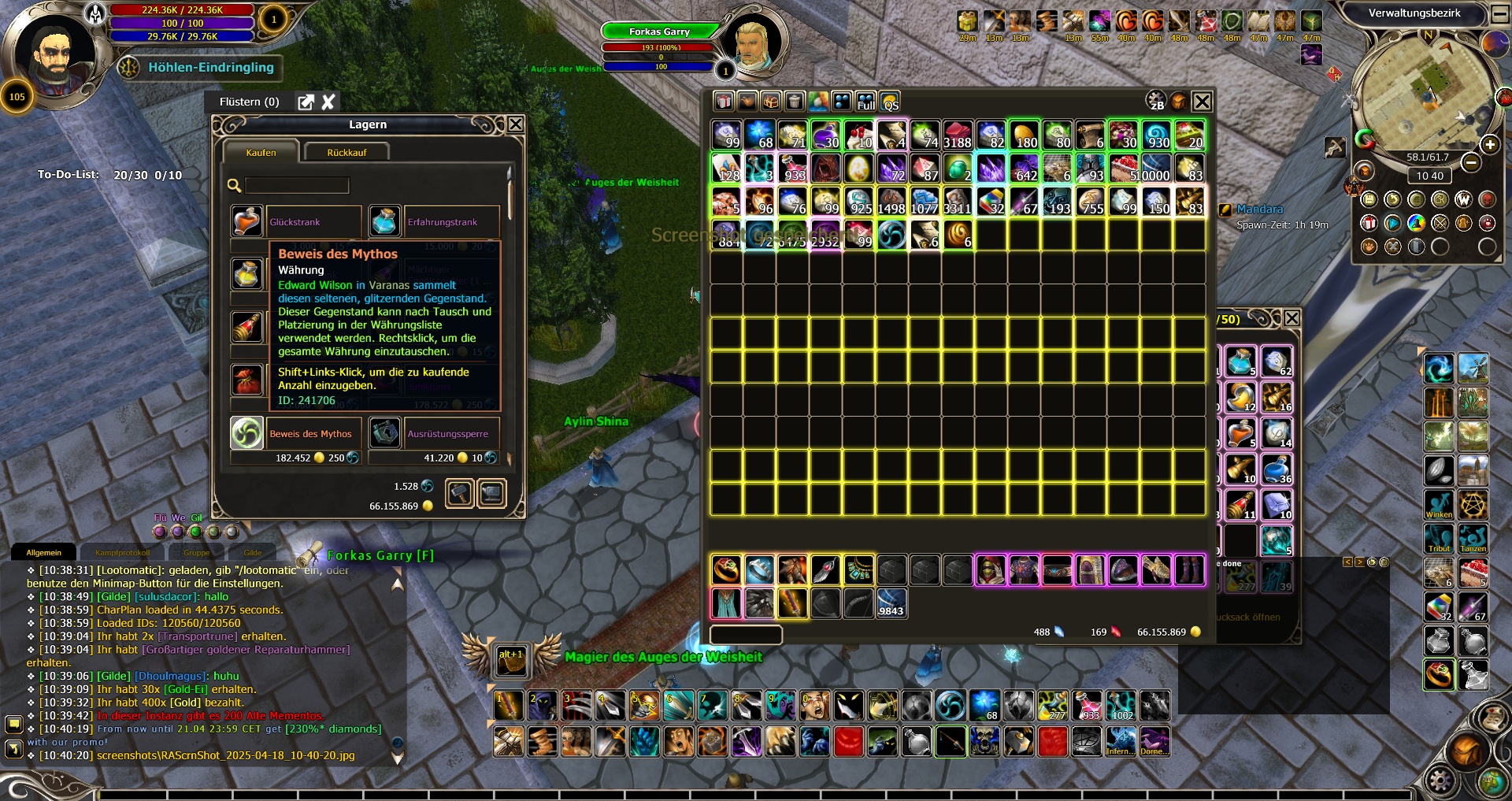
Task: Pick the Erfahrungstrank potion in shop
Action: point(384,222)
